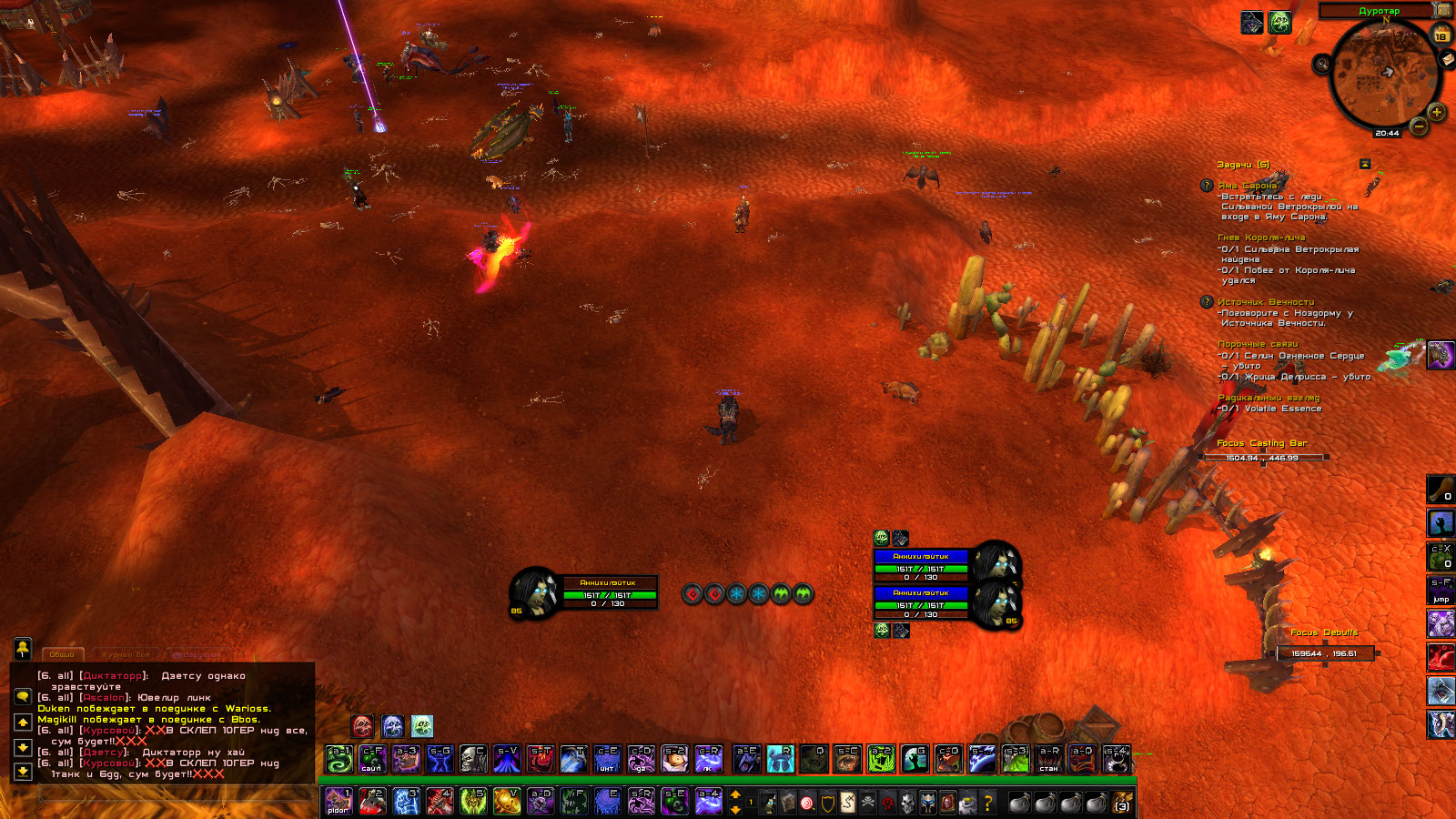Select the Яма Сарона quest in tracker
Viewport: 1456px width, 819px height.
click(1247, 186)
